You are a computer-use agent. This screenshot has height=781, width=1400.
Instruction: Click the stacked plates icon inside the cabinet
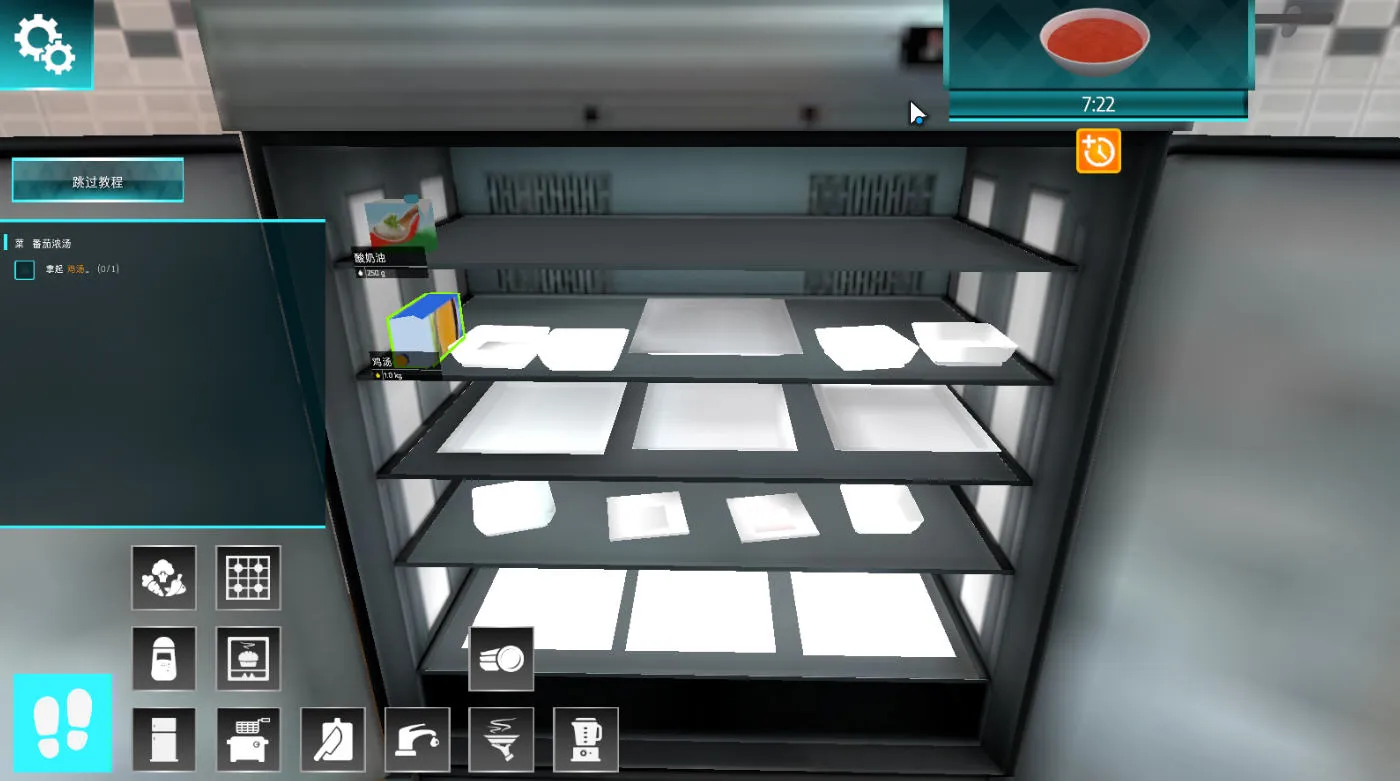[x=502, y=657]
